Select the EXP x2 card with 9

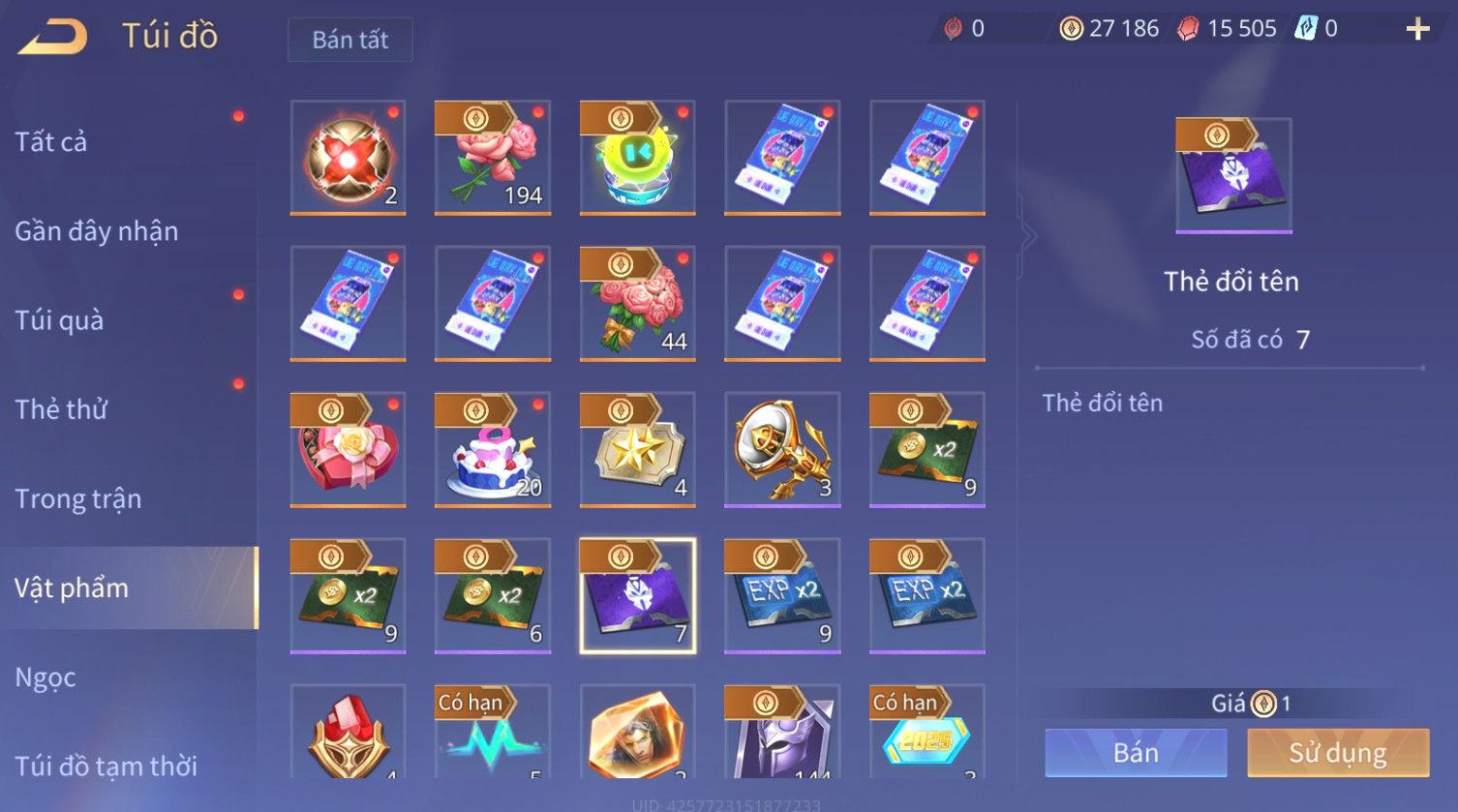782,595
